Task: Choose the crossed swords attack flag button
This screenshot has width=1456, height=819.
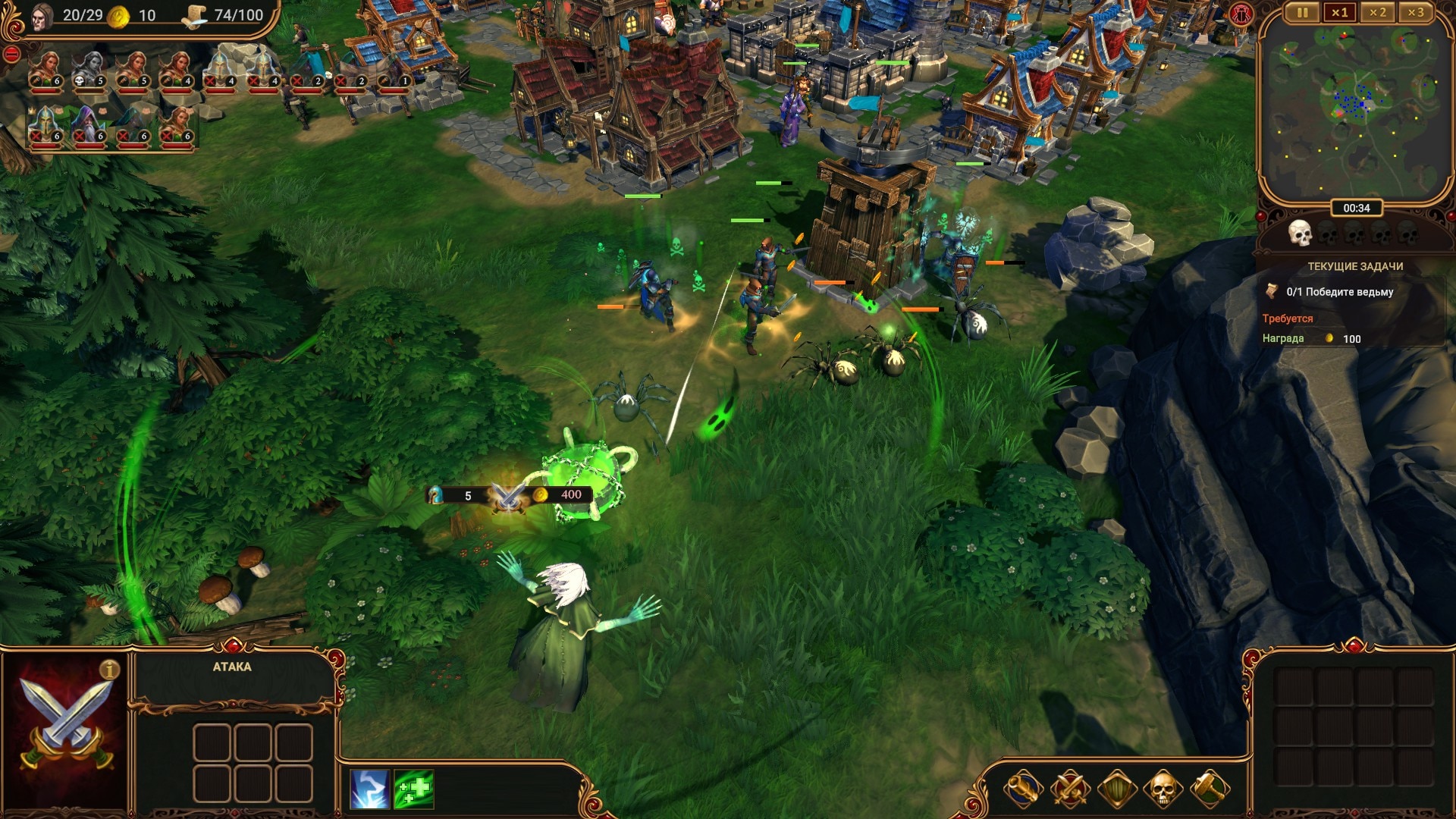Action: click(1070, 789)
